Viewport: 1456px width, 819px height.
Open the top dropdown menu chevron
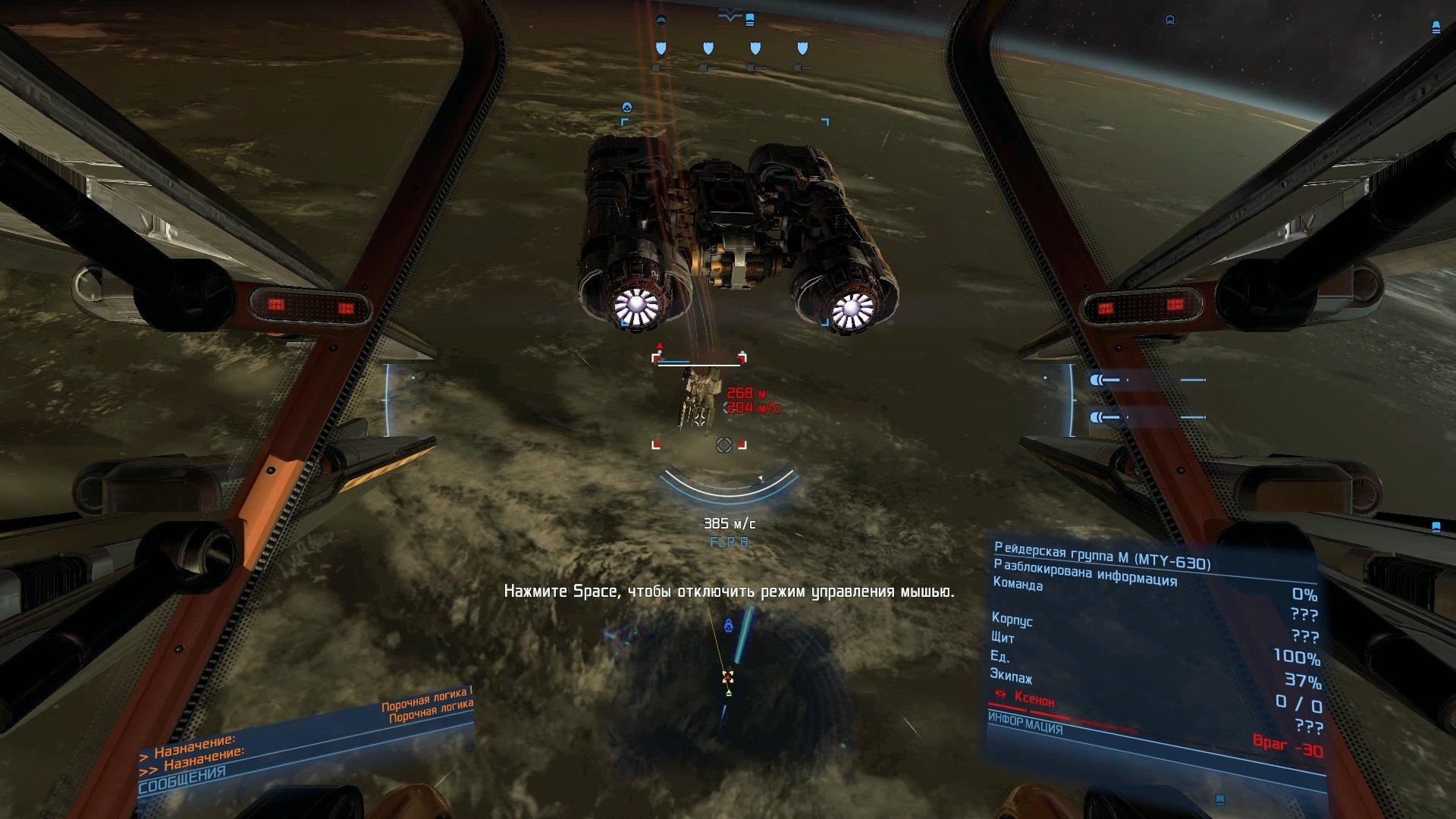(729, 17)
